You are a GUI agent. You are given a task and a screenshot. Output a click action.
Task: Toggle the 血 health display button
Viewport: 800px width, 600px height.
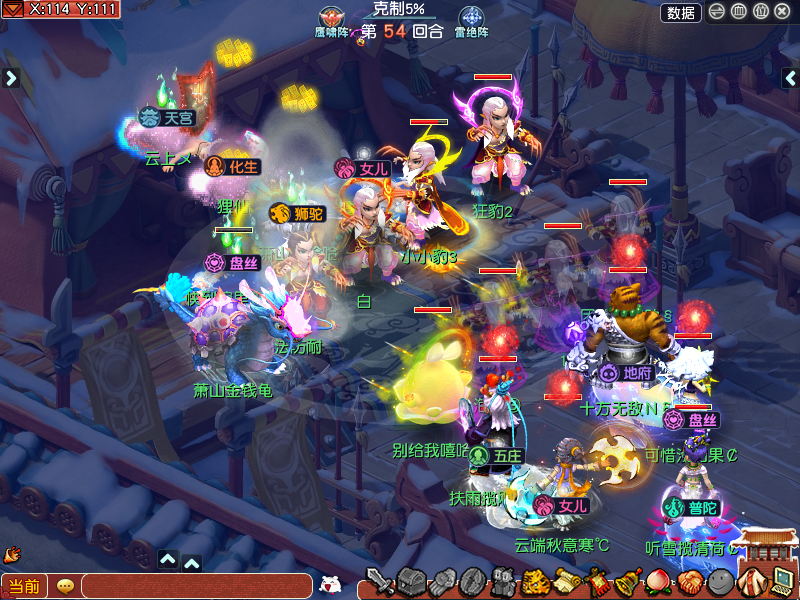click(739, 12)
